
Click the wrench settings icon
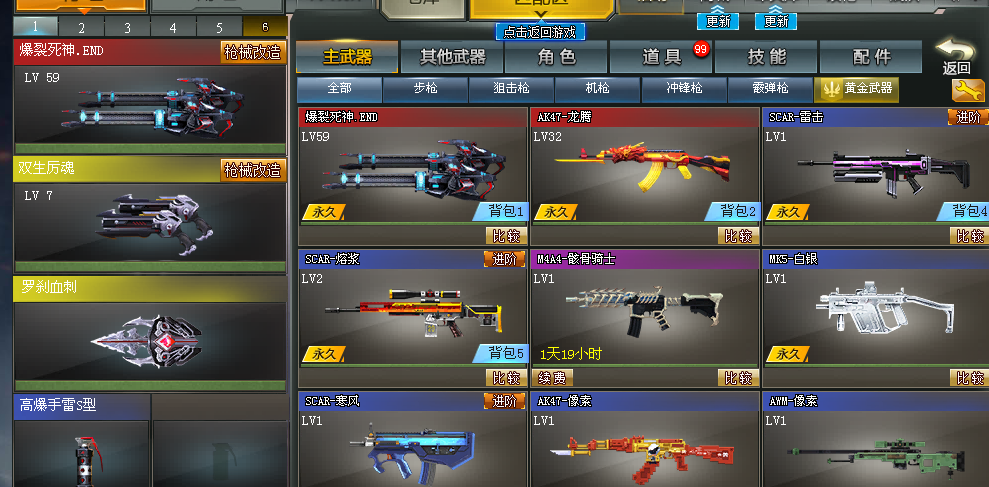pos(966,91)
